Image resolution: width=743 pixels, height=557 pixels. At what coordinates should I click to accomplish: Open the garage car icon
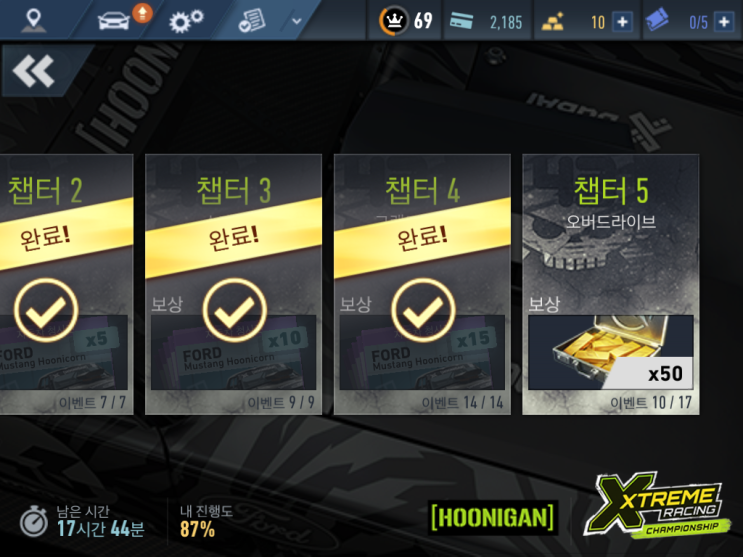tap(114, 20)
